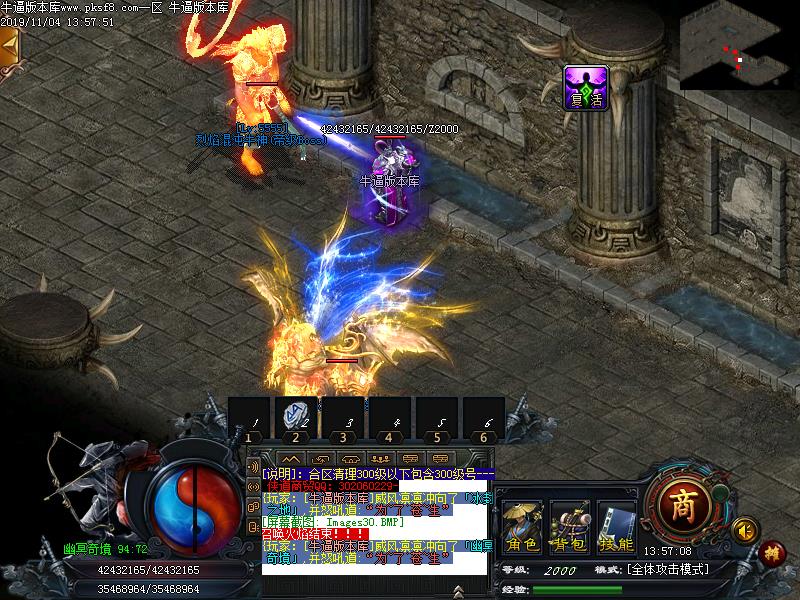Use the rune item in hotbar slot 2
The width and height of the screenshot is (800, 600).
tap(296, 415)
